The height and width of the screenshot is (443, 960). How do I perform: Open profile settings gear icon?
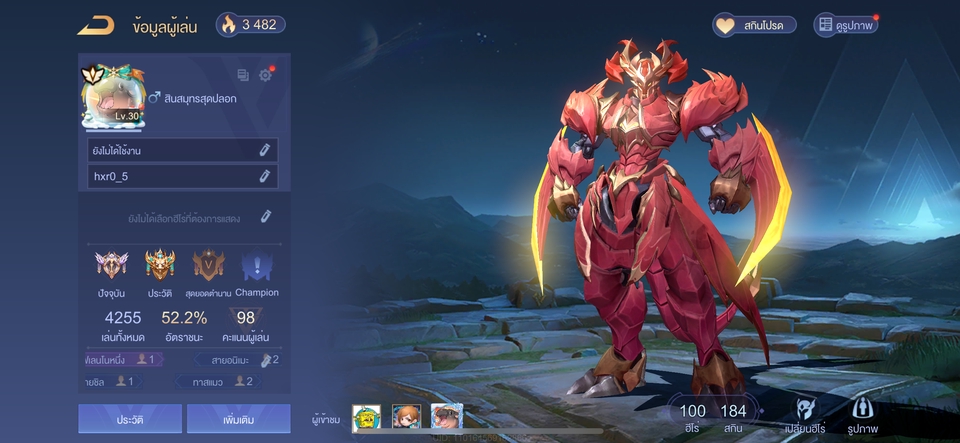pos(265,75)
